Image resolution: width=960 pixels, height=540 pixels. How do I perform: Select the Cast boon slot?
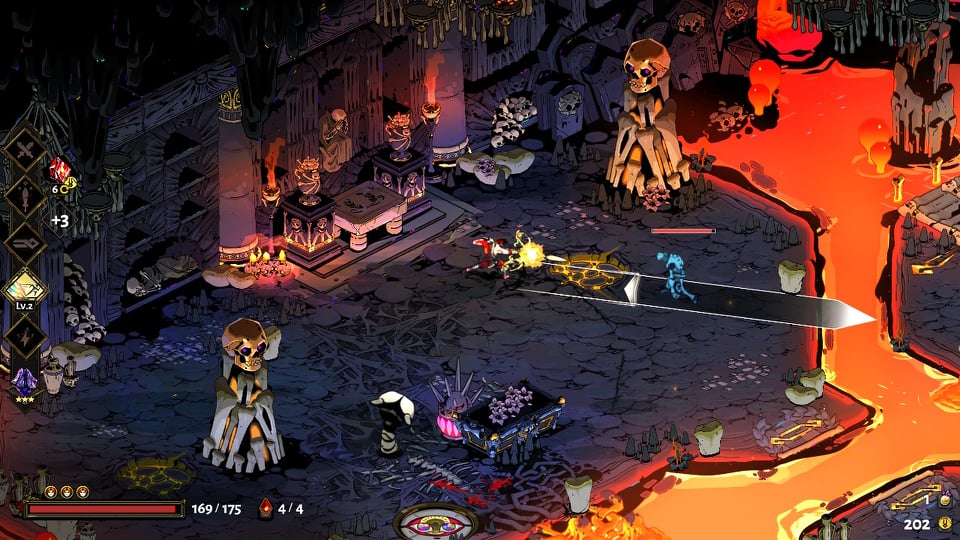pos(24,243)
